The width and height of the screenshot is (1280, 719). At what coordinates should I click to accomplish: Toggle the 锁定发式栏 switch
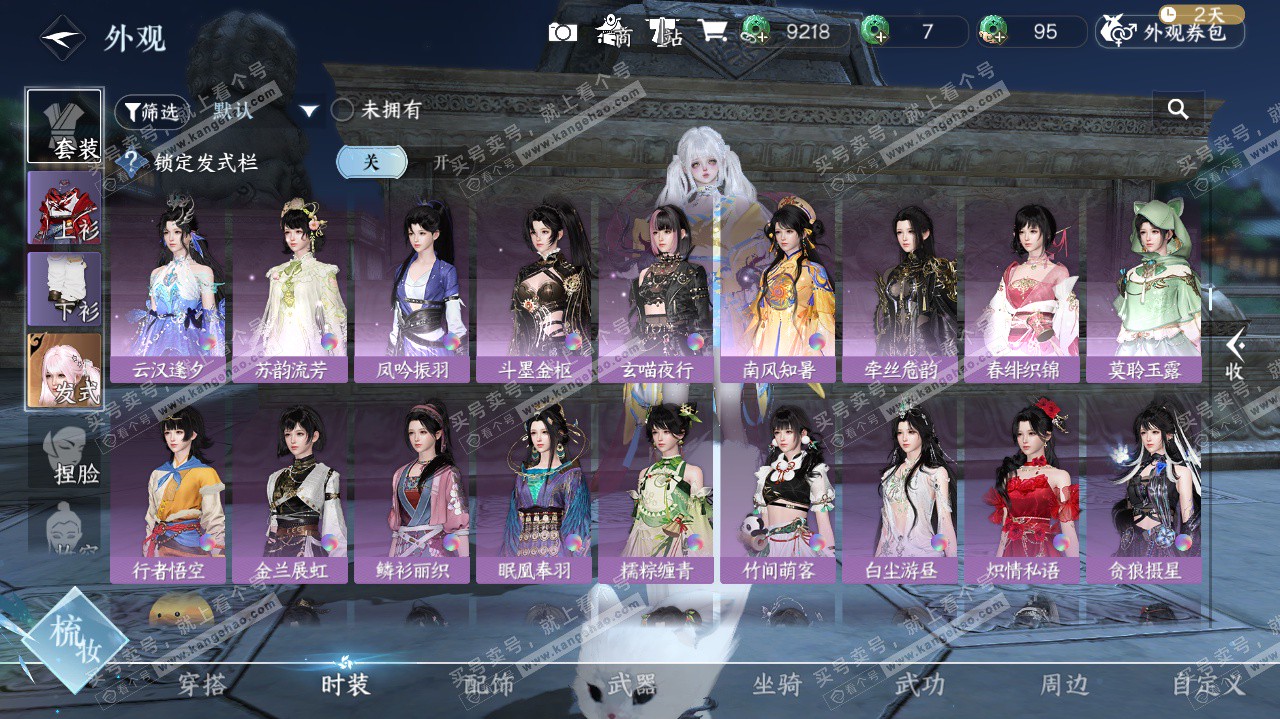[400, 162]
